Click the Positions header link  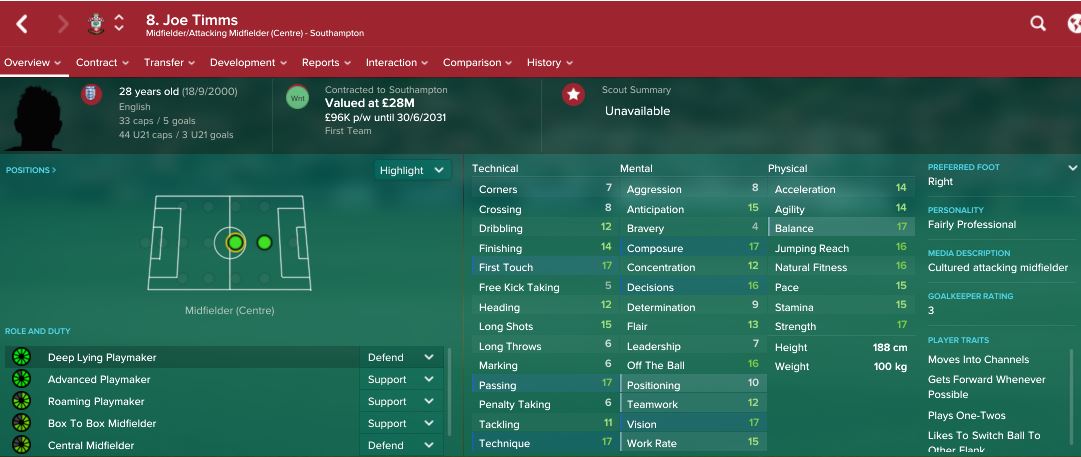31,170
